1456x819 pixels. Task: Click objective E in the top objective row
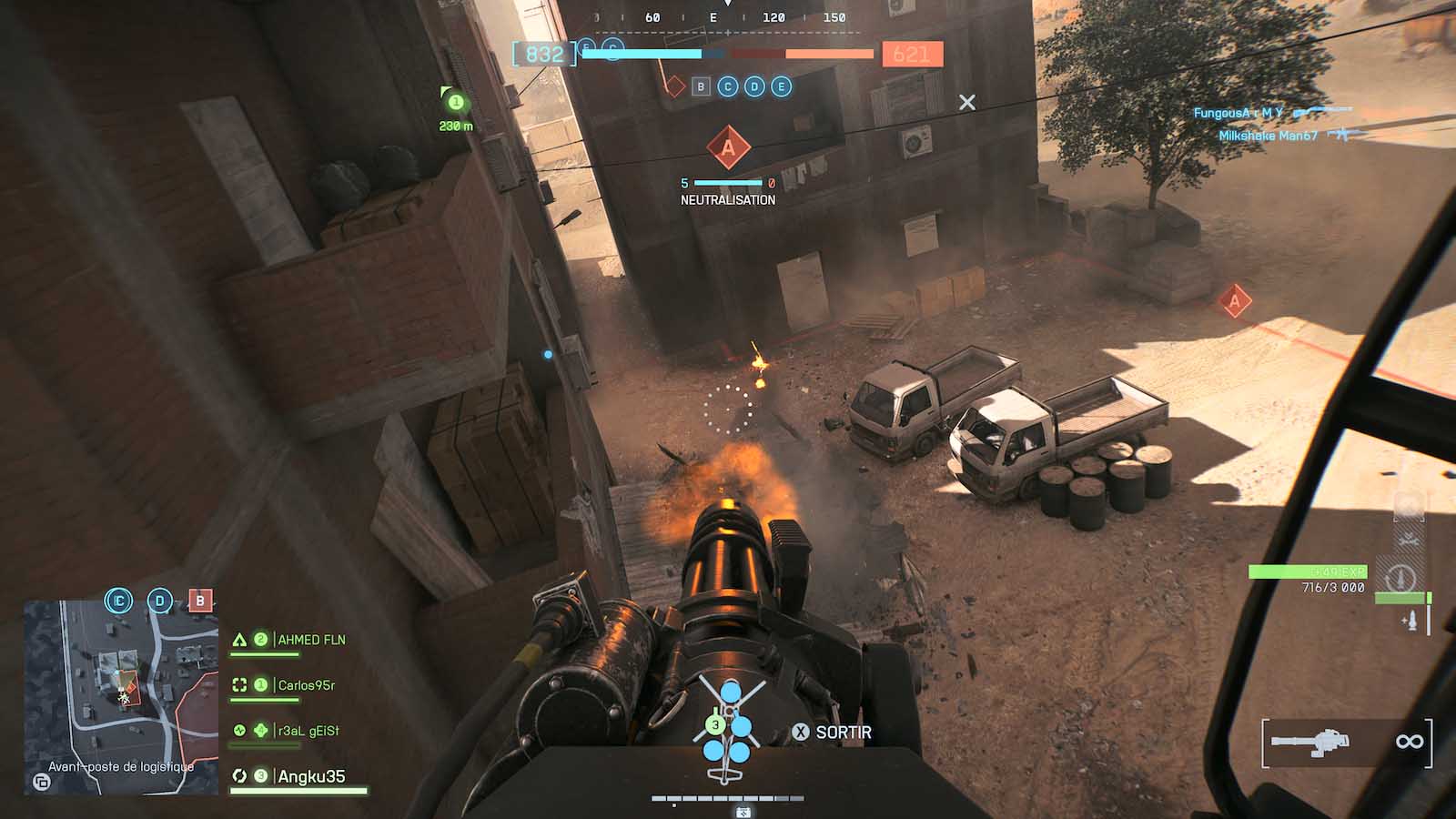[x=781, y=86]
